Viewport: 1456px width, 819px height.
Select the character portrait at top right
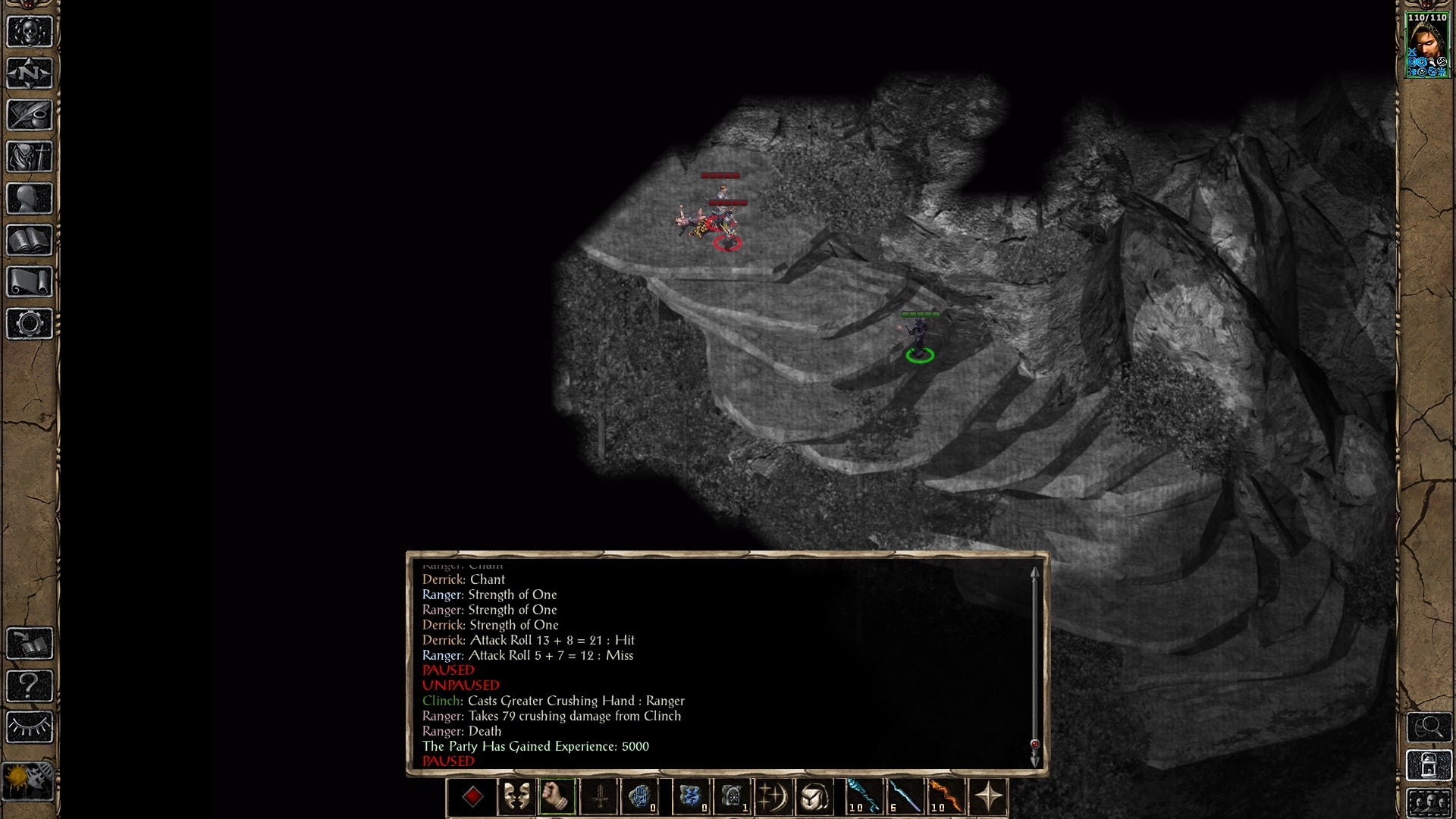[x=1427, y=45]
